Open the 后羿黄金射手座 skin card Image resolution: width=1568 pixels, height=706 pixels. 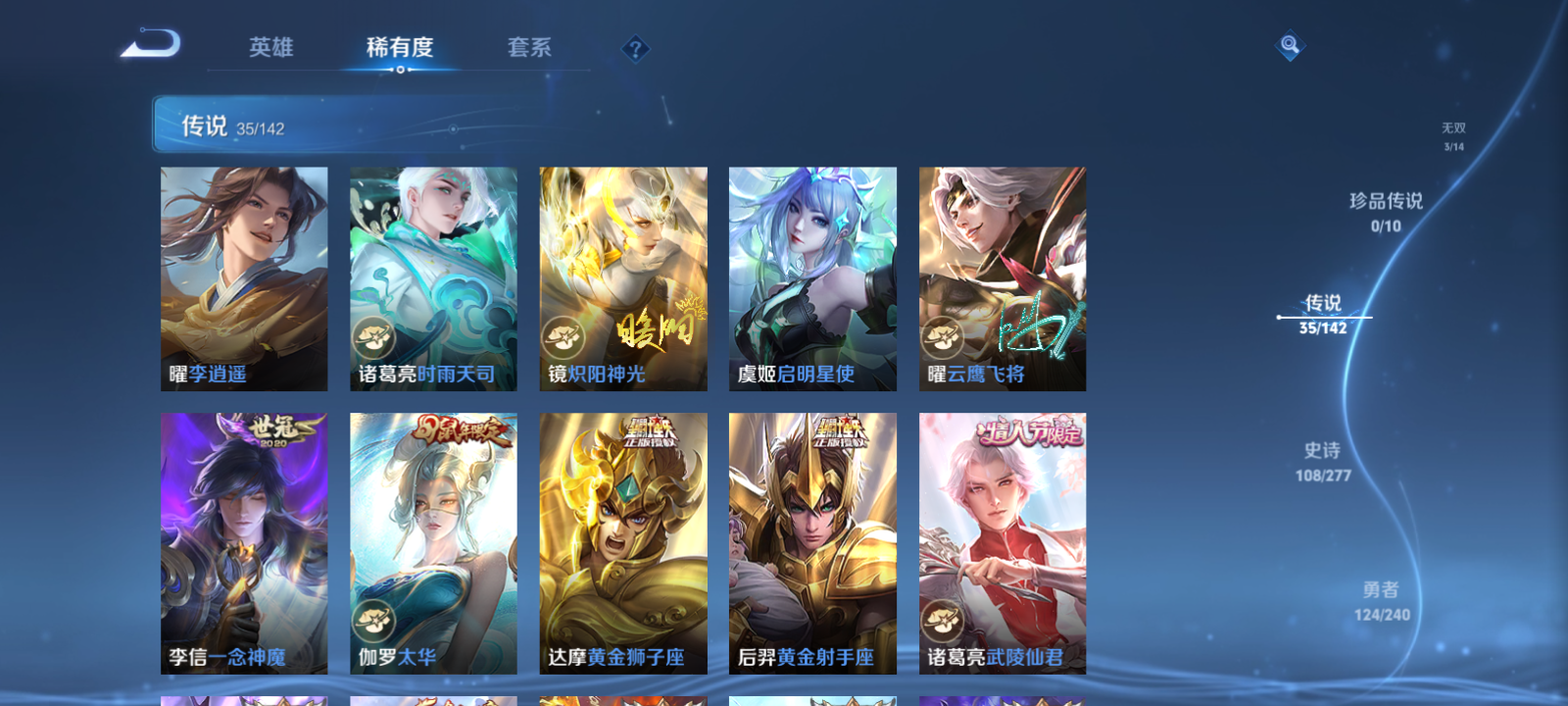[x=813, y=544]
